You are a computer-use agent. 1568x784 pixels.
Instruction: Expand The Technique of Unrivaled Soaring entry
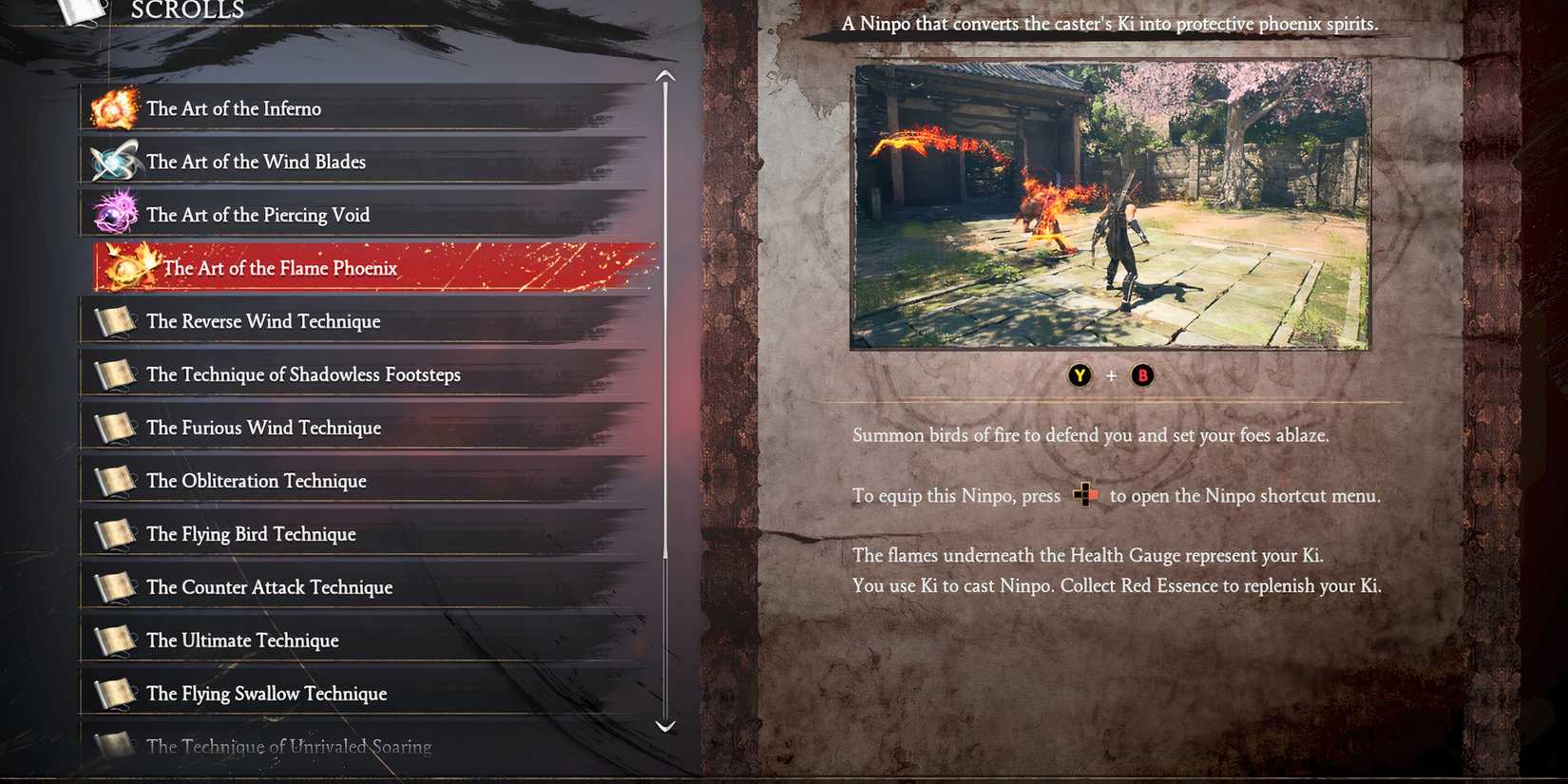[288, 747]
